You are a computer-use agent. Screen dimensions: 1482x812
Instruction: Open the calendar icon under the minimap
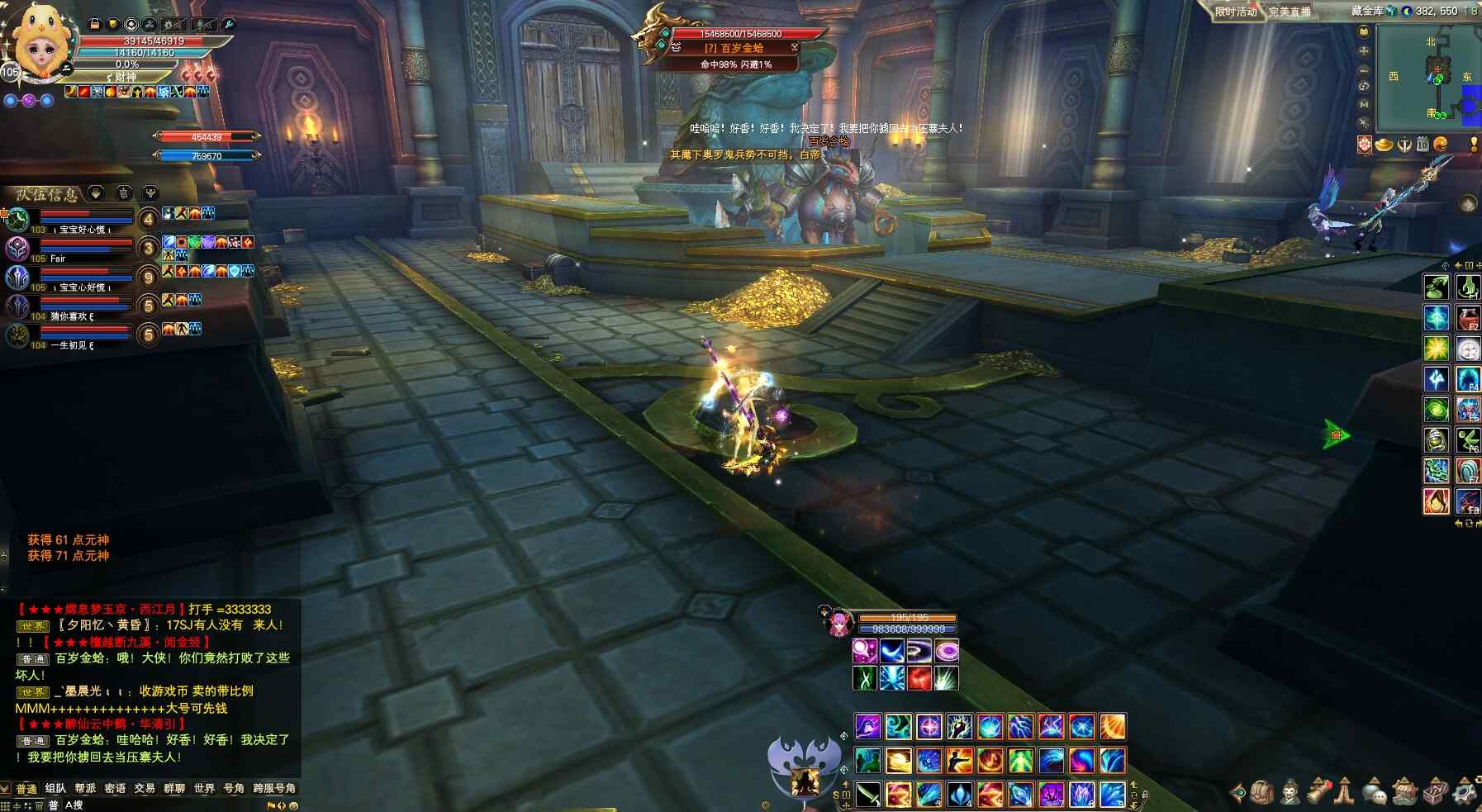click(1422, 145)
